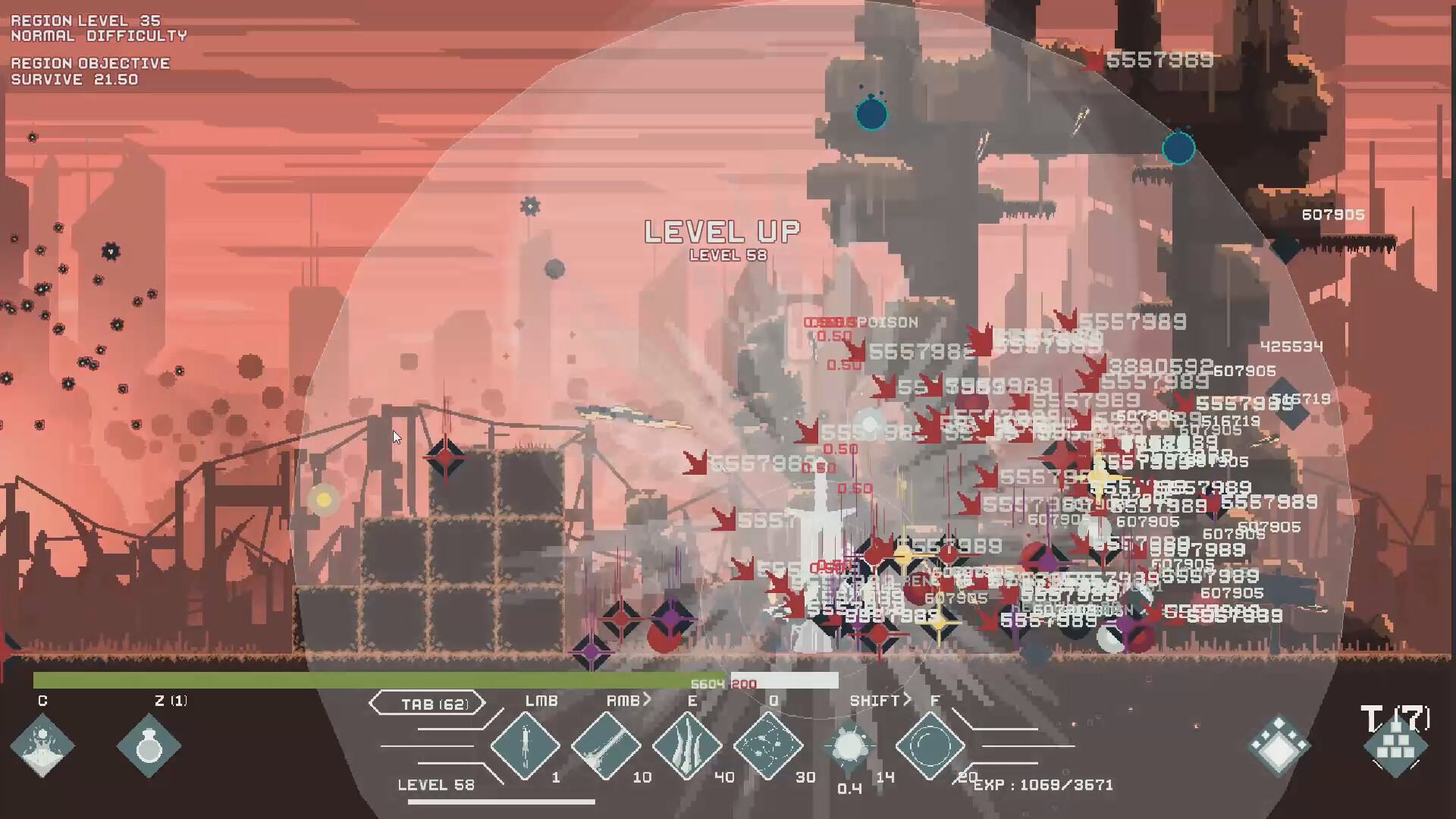
Task: Select the Q orbiting particles ability icon
Action: [769, 744]
